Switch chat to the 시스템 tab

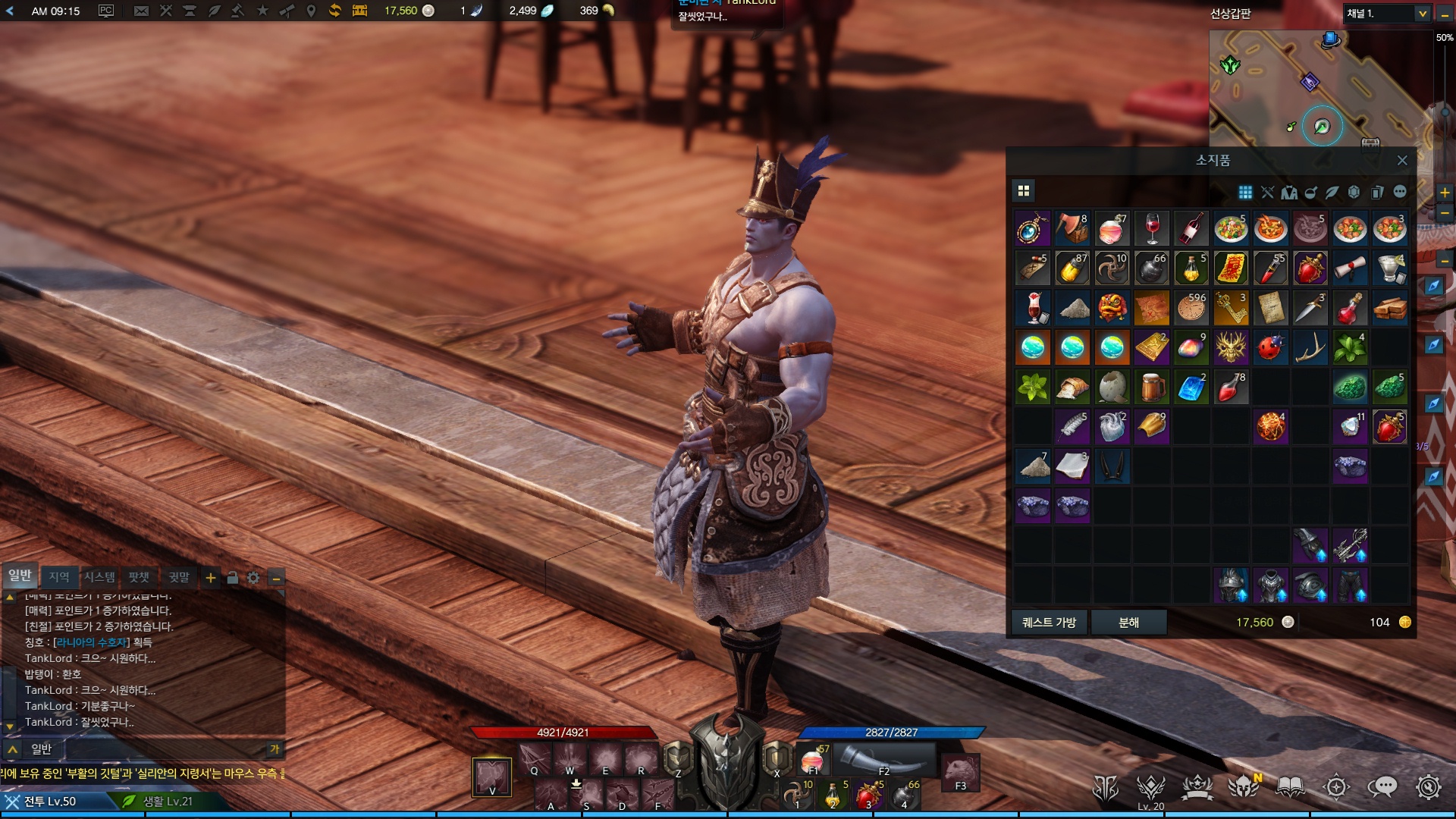click(x=99, y=578)
